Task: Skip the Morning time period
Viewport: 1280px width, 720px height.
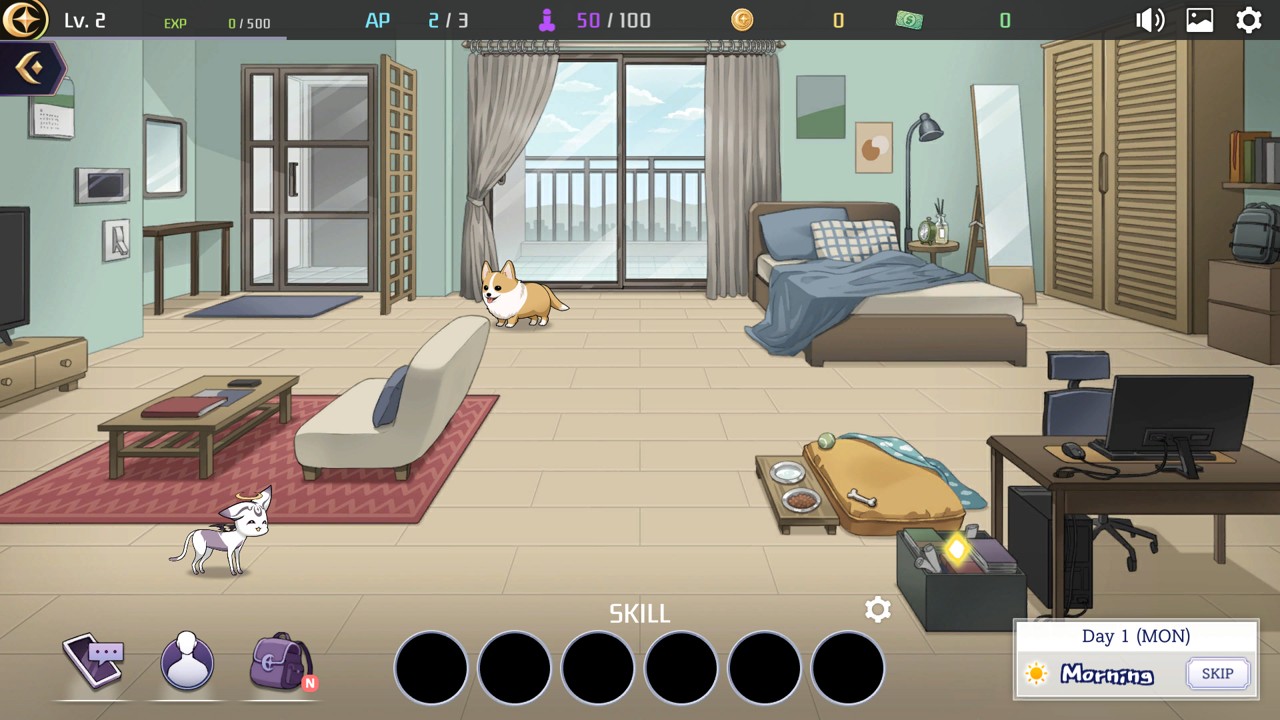Action: (x=1217, y=673)
